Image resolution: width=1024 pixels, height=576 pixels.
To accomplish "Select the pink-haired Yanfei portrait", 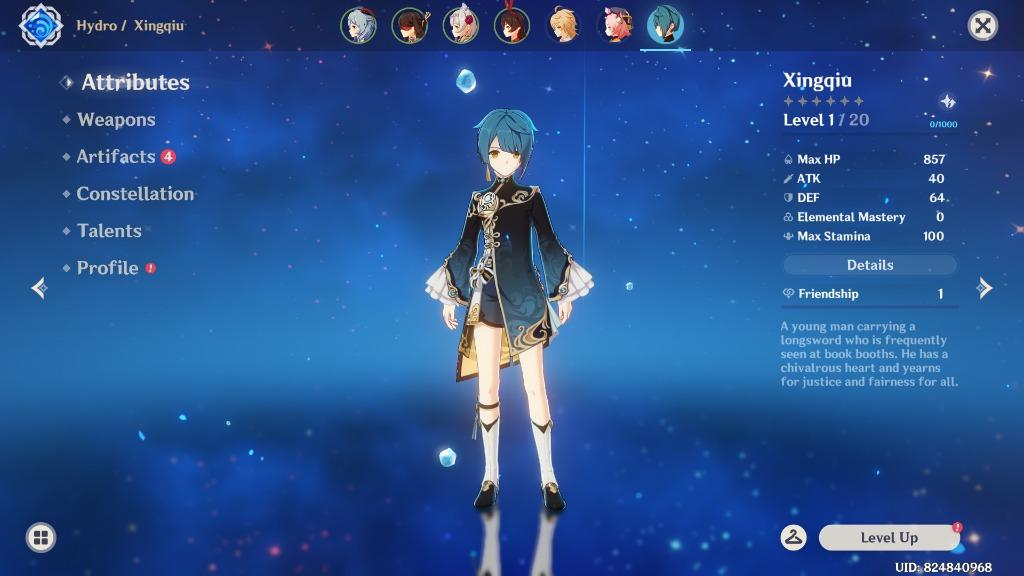I will point(614,25).
